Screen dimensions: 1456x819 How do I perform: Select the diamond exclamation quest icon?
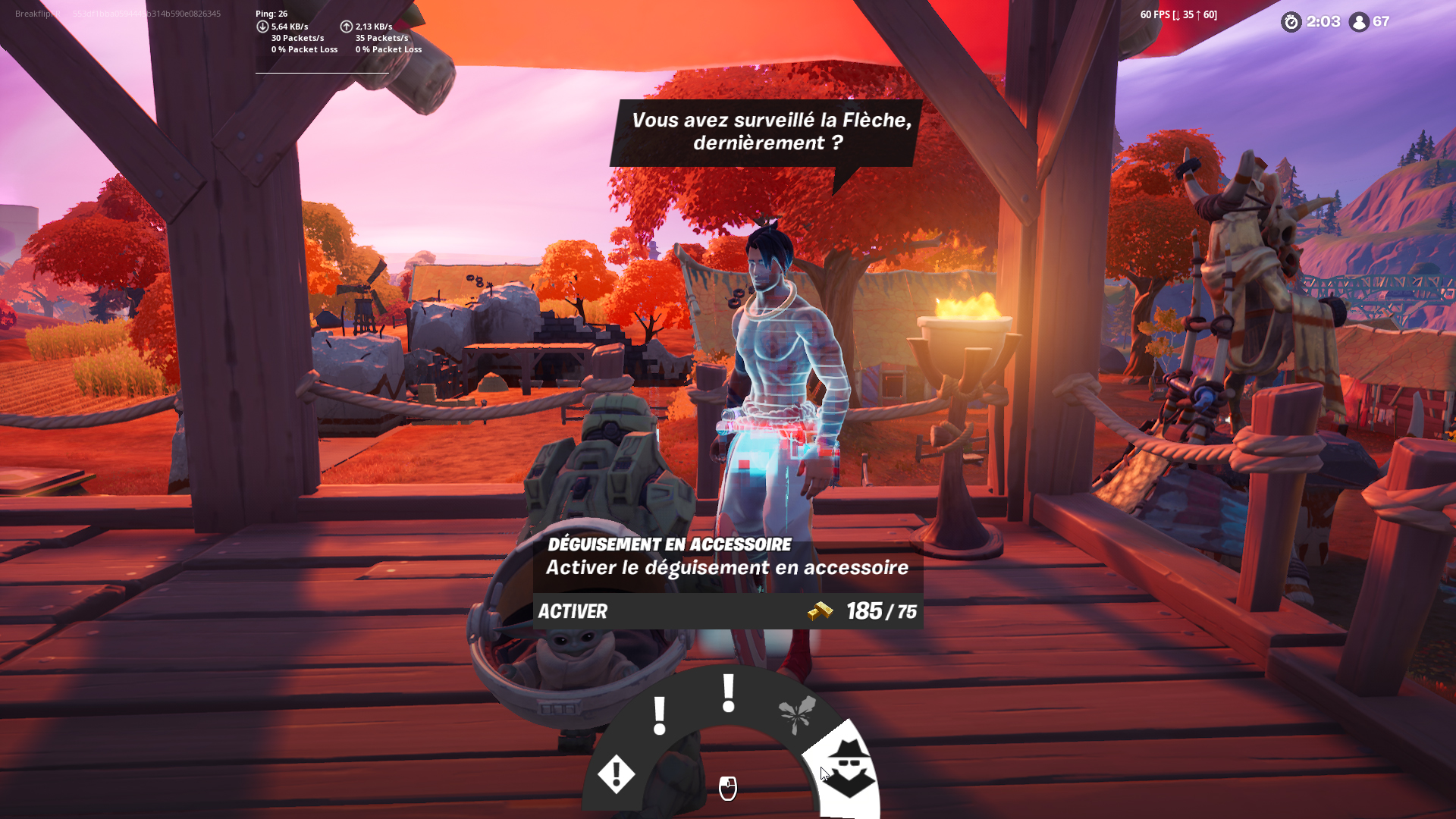tap(616, 775)
